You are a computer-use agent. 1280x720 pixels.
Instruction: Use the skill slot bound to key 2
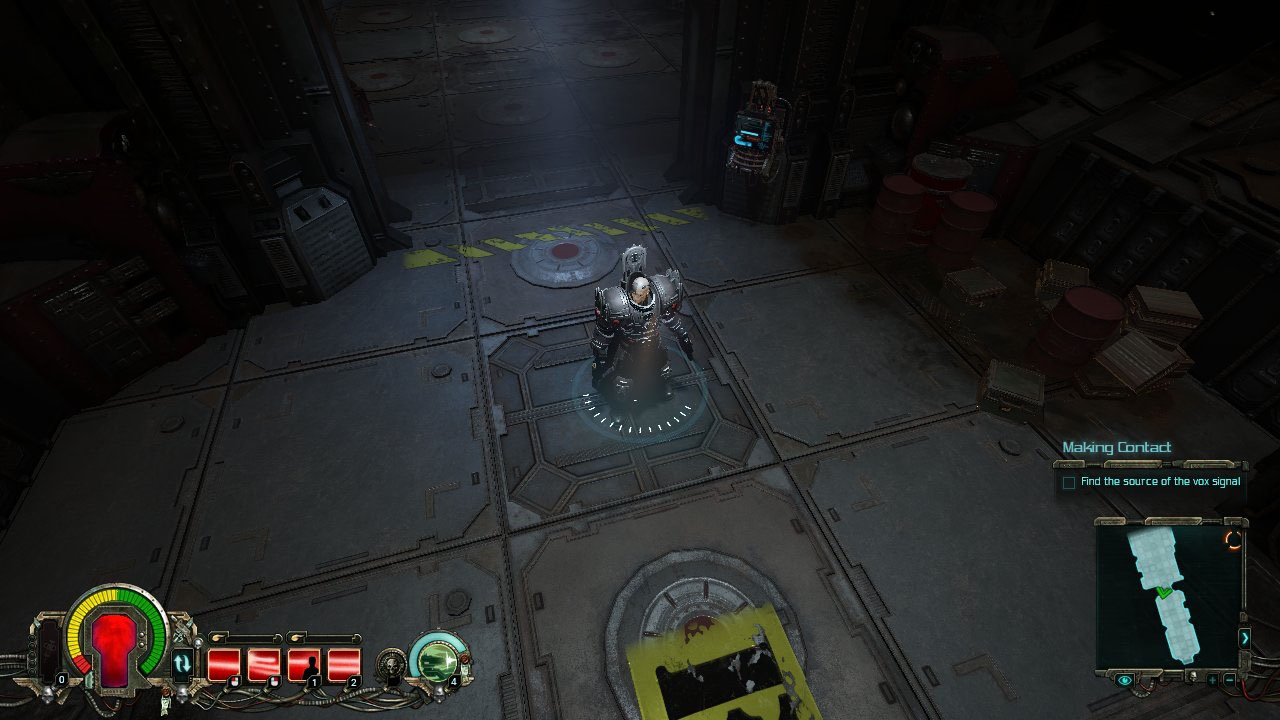tap(343, 664)
